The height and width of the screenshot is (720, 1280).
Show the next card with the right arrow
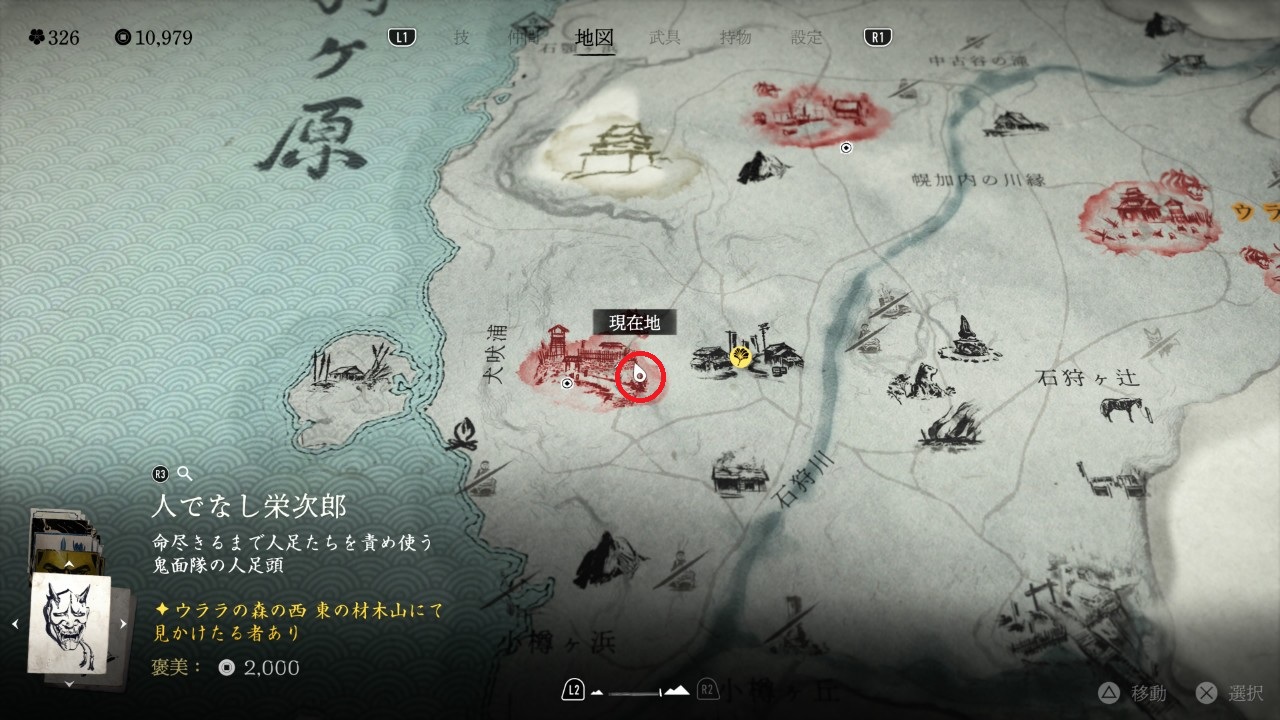tap(123, 624)
